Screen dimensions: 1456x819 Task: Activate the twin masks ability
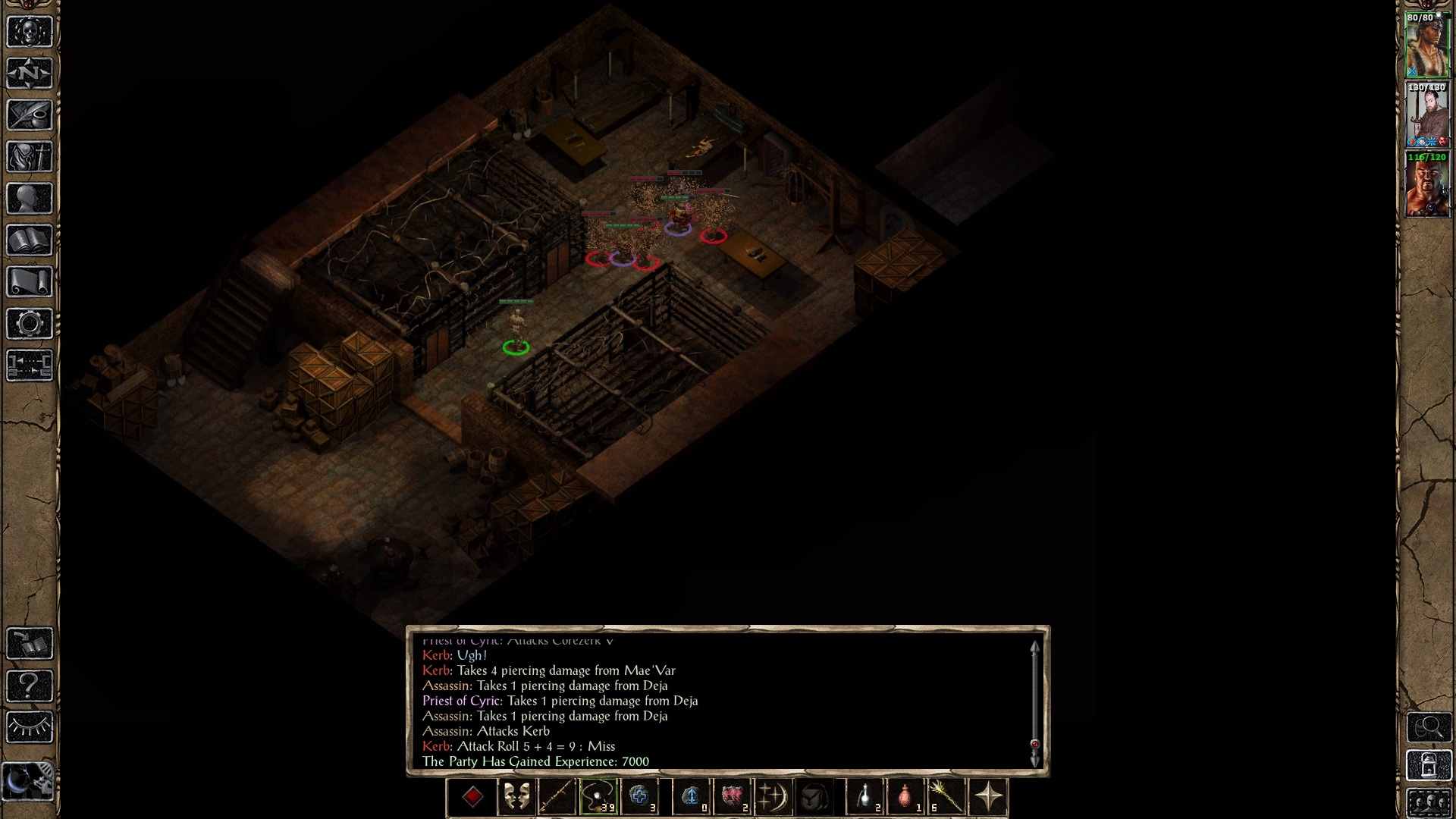tap(516, 797)
